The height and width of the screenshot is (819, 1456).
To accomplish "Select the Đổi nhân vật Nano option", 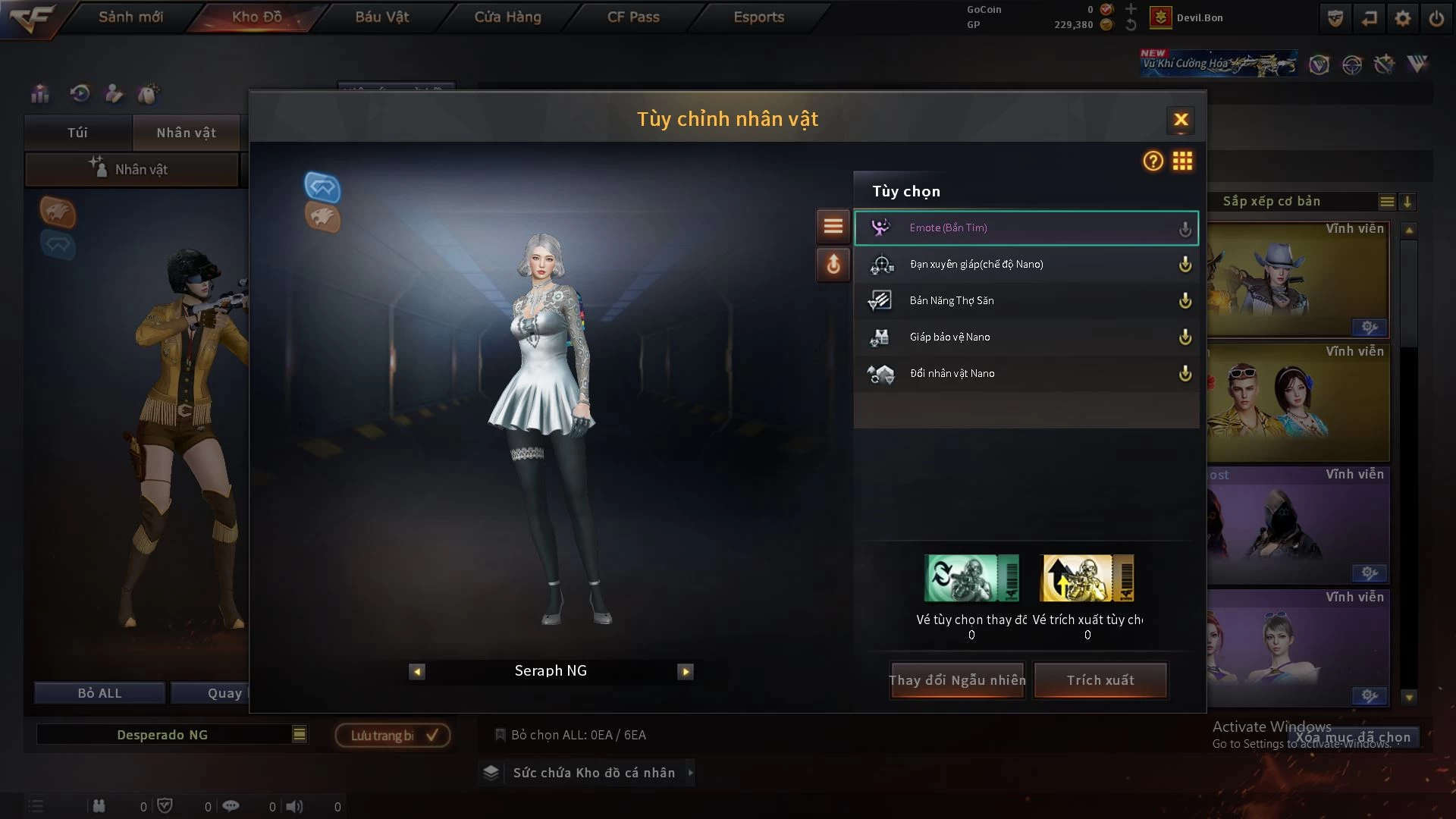I will pos(1025,374).
